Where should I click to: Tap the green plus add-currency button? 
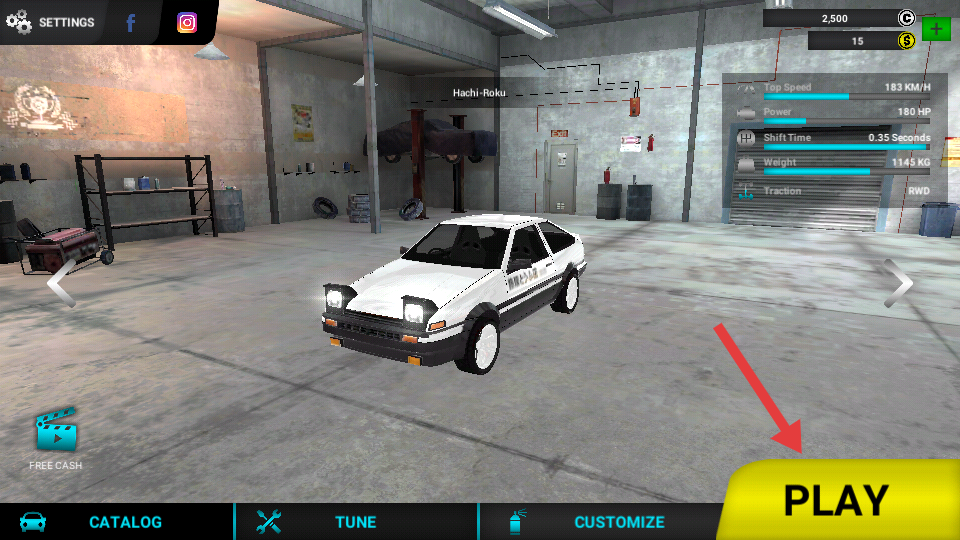(936, 28)
